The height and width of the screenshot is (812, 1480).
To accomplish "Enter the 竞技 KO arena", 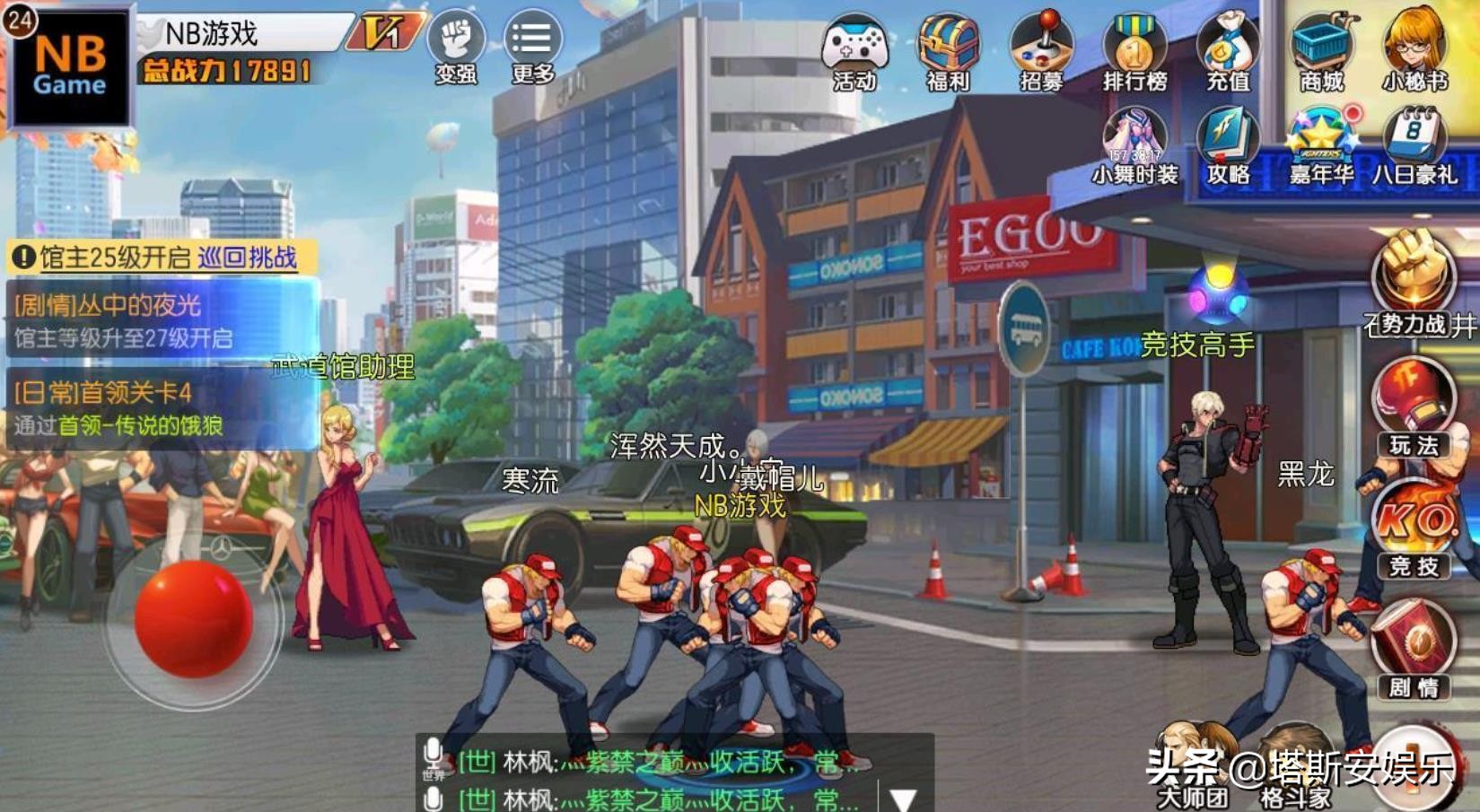I will point(1414,529).
